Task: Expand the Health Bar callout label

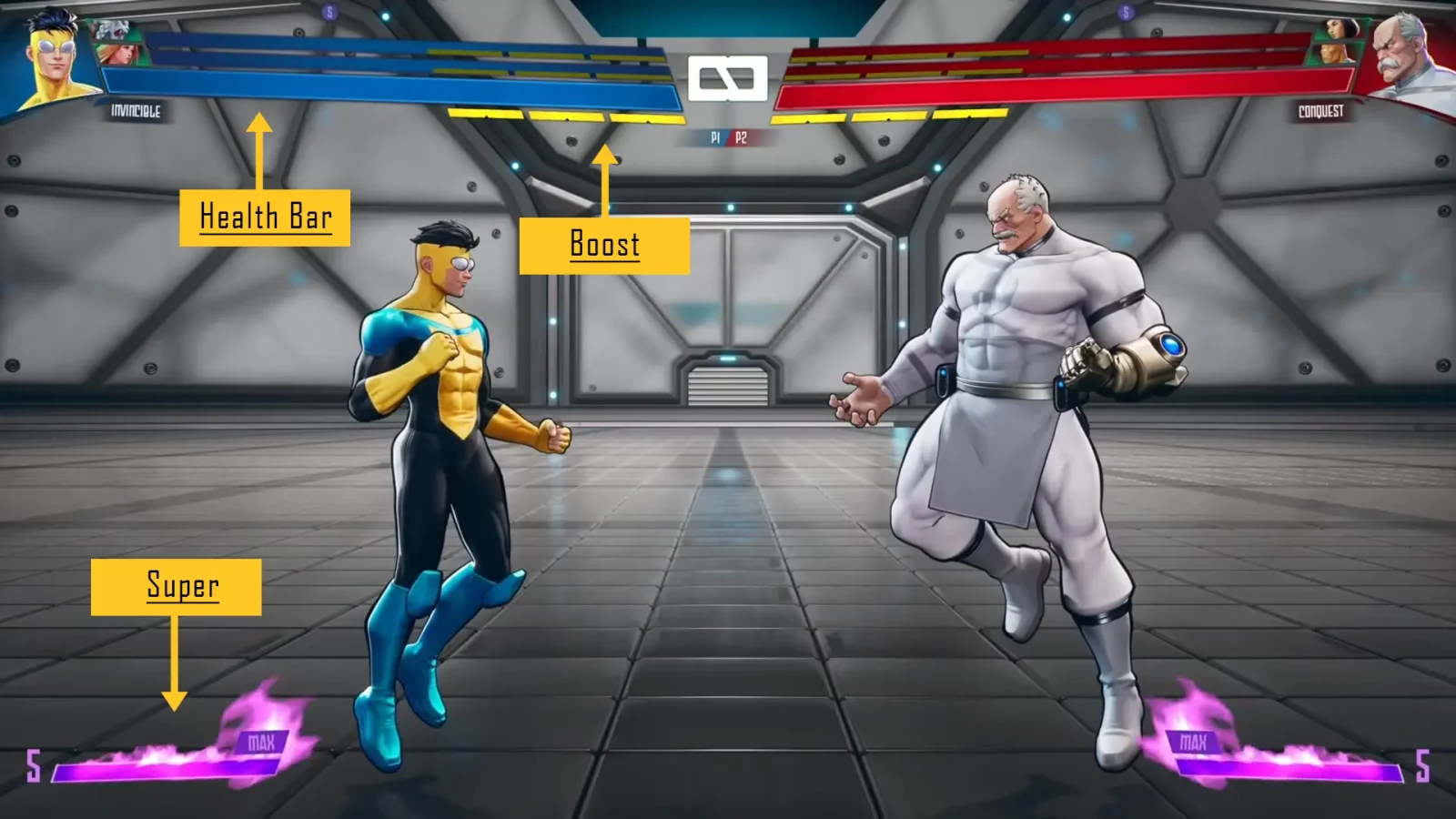Action: (265, 217)
